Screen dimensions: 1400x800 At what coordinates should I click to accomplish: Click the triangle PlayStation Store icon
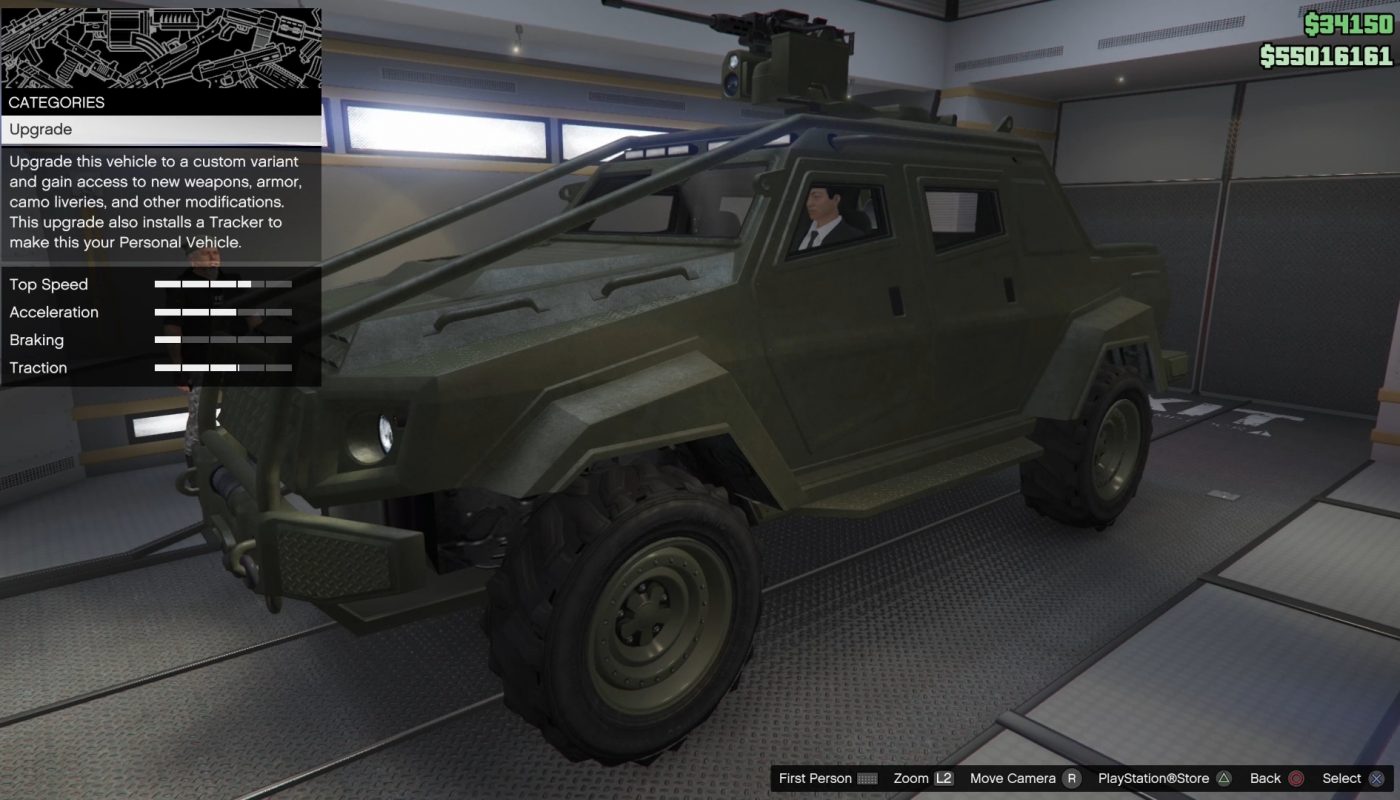(1226, 778)
